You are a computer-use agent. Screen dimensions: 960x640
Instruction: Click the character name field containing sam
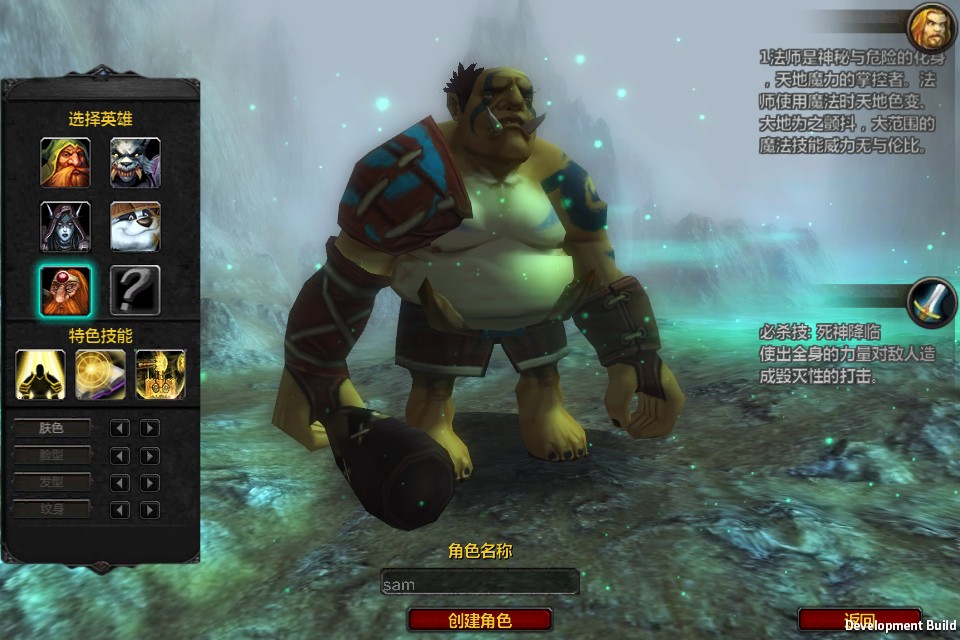tap(480, 583)
